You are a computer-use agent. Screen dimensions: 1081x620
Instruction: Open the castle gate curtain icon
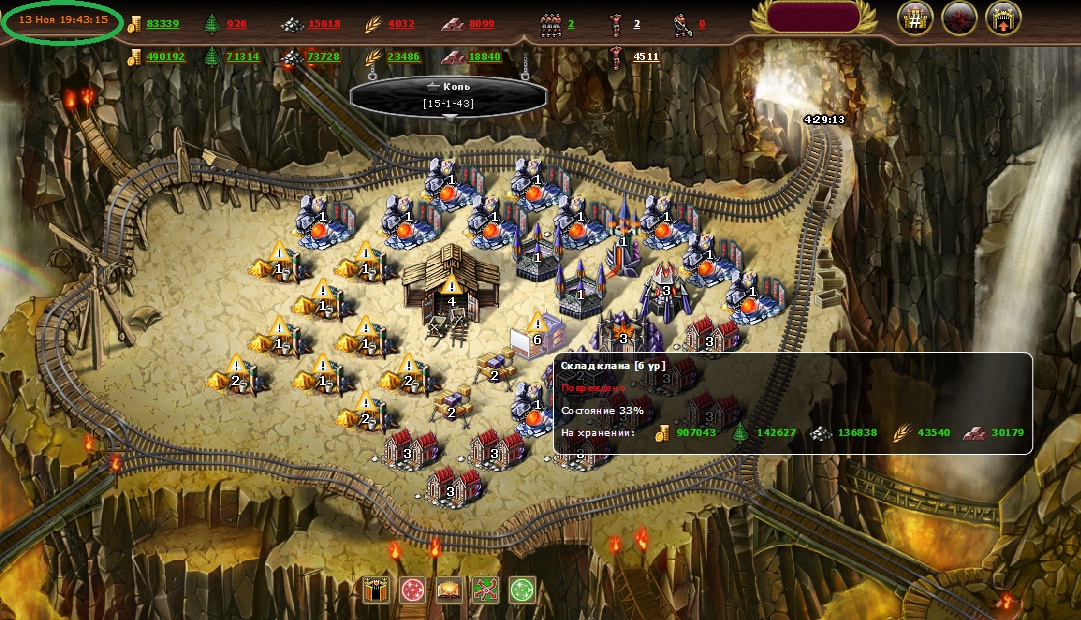point(377,590)
